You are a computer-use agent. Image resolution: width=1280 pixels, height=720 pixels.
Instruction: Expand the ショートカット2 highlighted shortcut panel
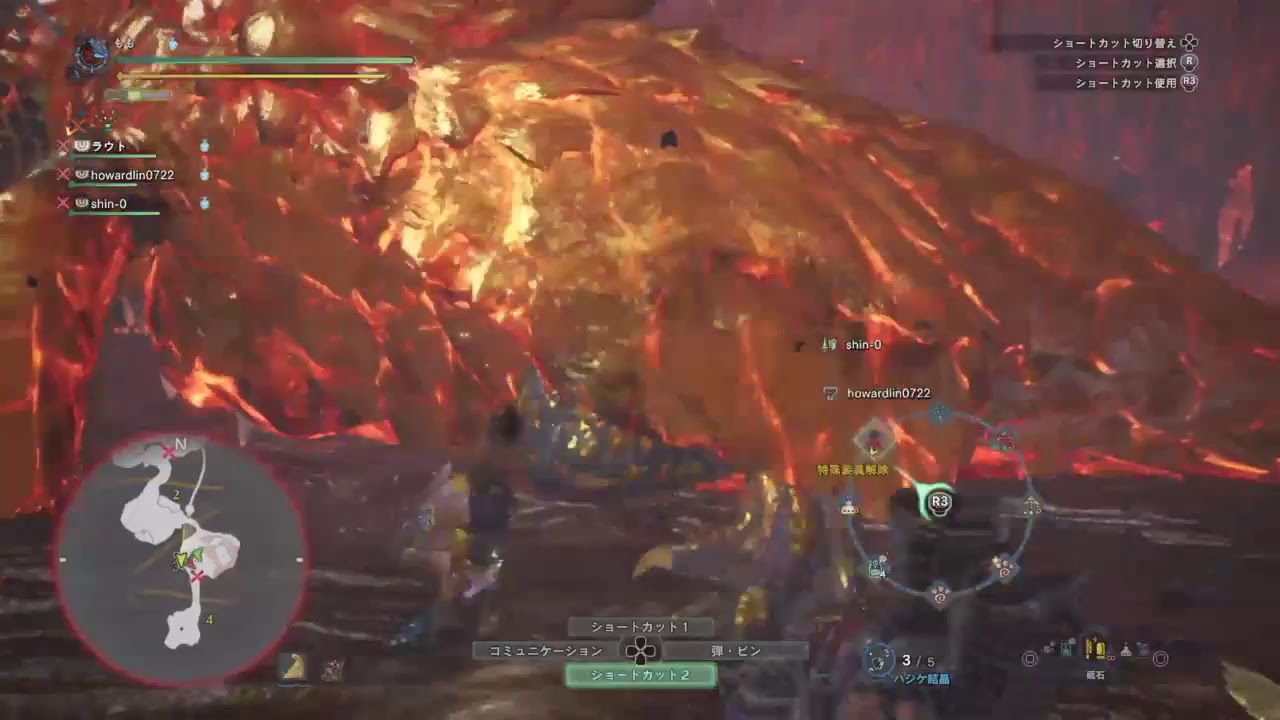[641, 676]
